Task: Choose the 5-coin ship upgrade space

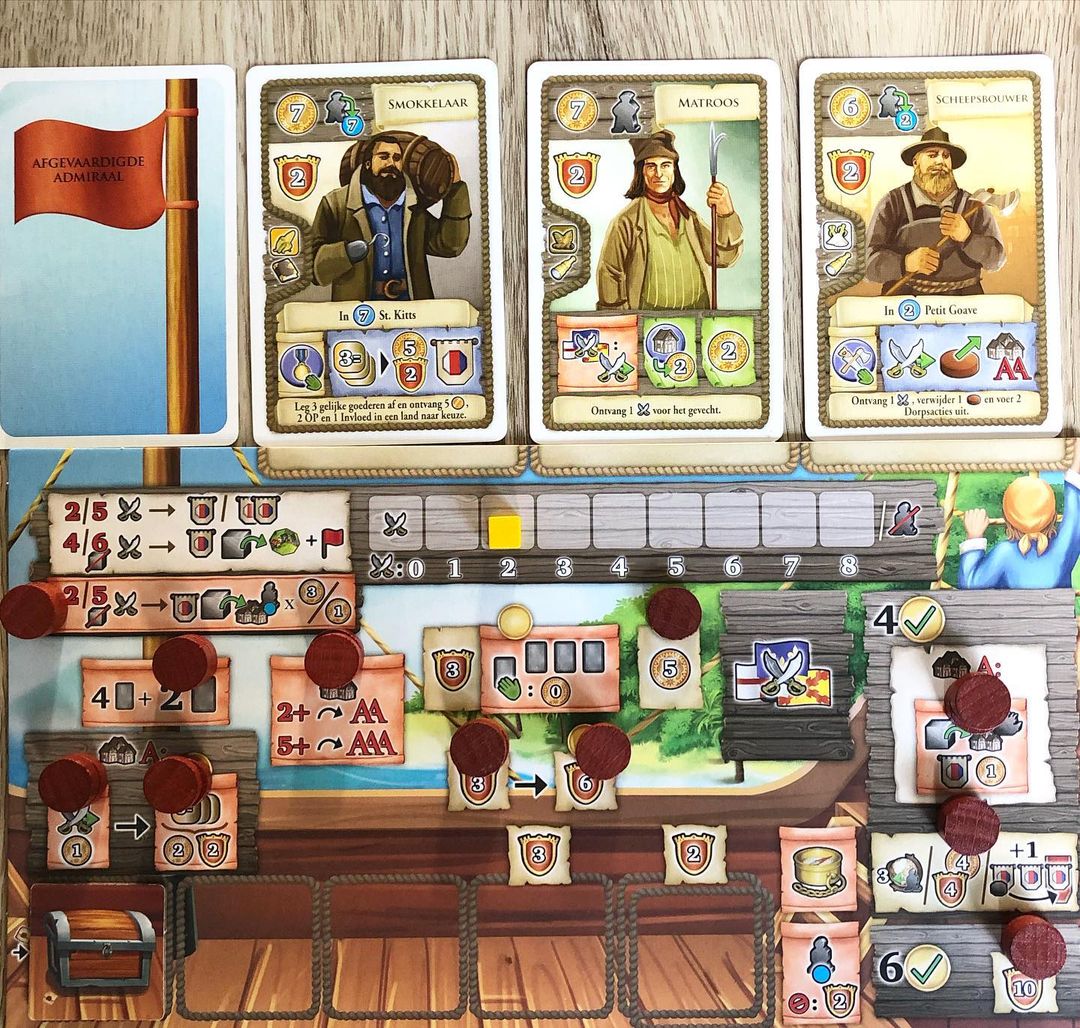Action: [668, 668]
